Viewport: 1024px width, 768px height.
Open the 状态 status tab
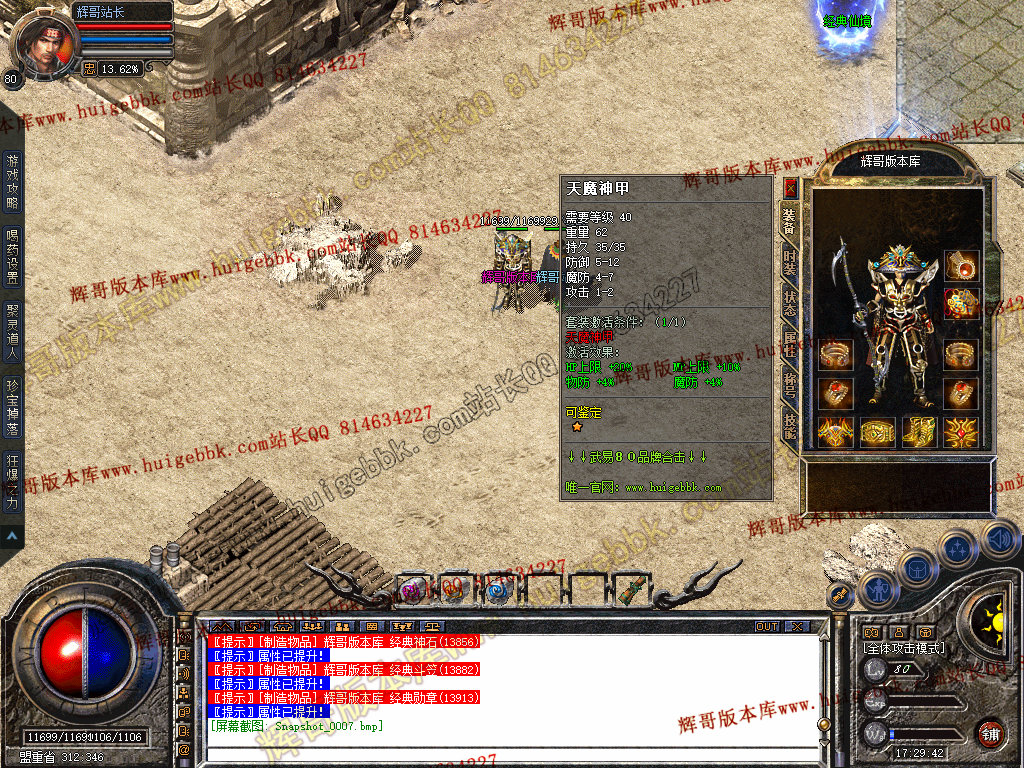pos(789,304)
